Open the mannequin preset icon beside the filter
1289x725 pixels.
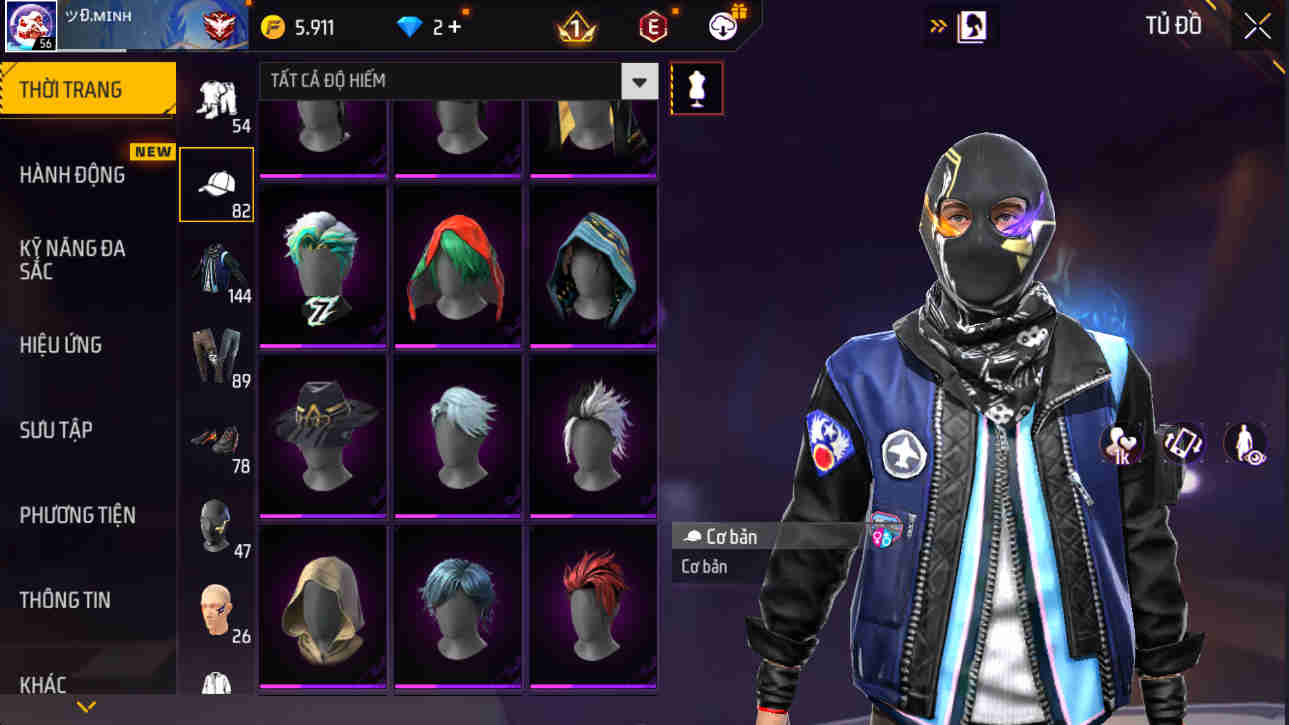pos(697,87)
